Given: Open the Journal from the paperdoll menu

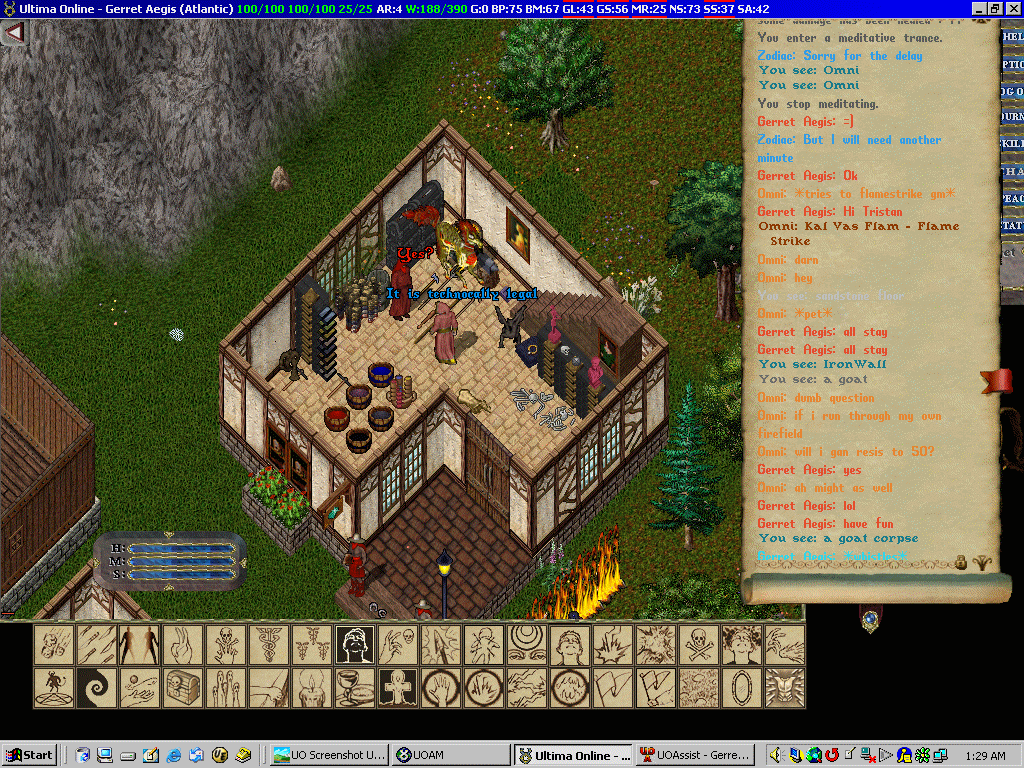Looking at the screenshot, I should point(1012,118).
